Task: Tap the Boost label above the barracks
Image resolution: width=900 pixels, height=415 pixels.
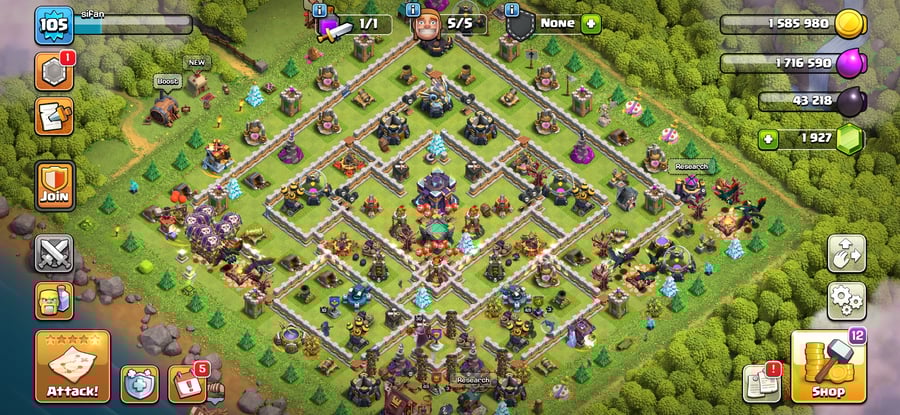Action: [x=166, y=81]
